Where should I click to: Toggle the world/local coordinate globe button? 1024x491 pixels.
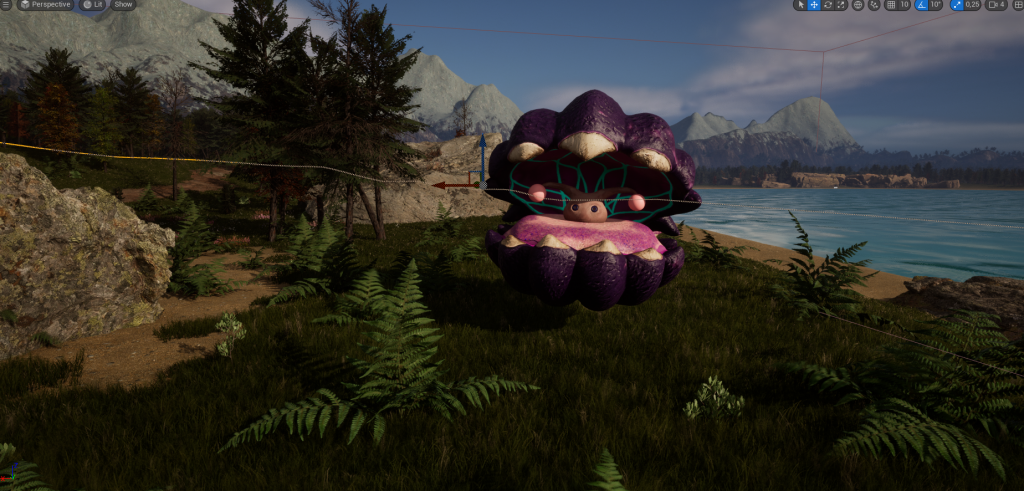tap(858, 5)
